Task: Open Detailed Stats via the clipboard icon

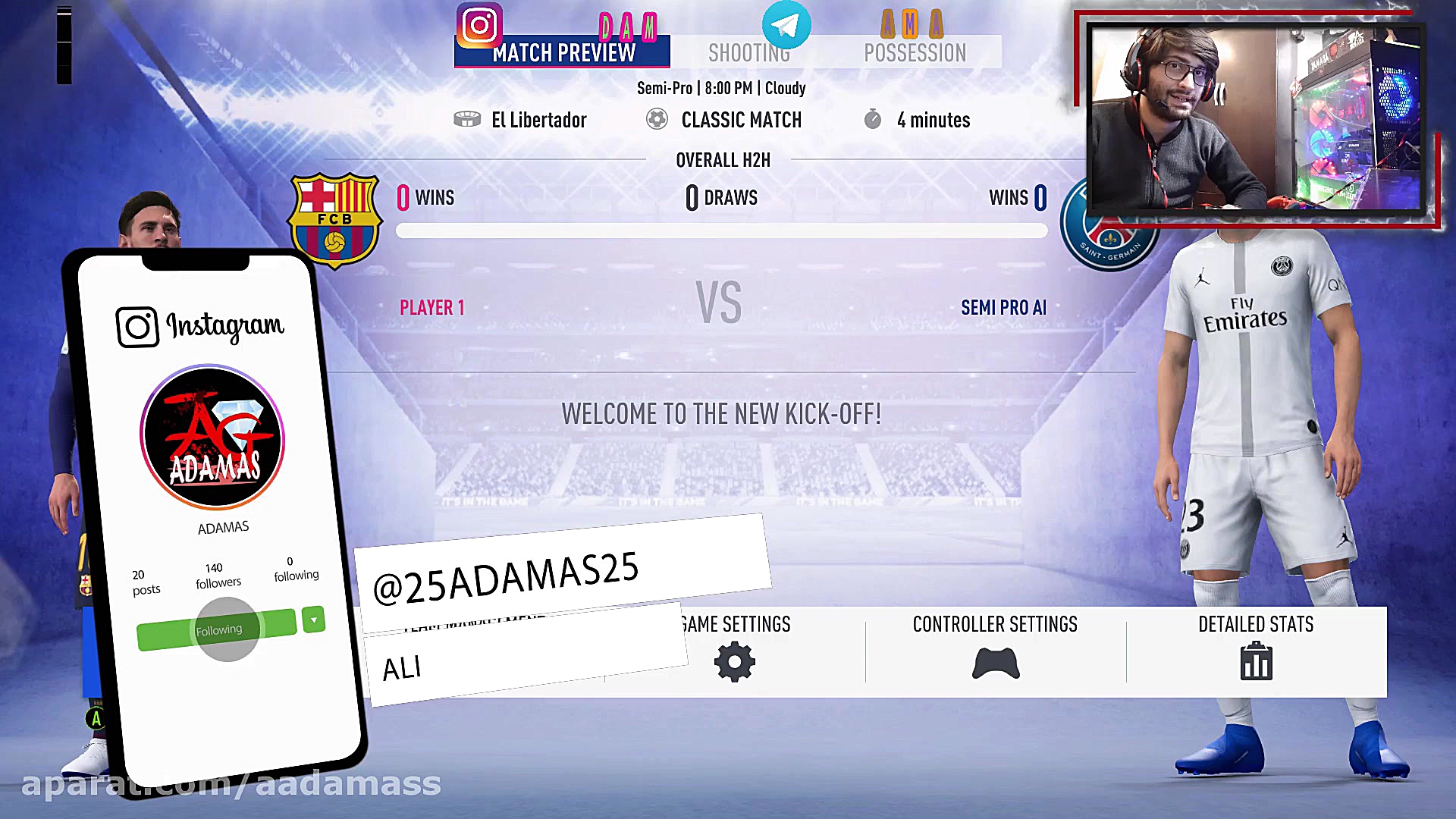Action: click(1256, 661)
